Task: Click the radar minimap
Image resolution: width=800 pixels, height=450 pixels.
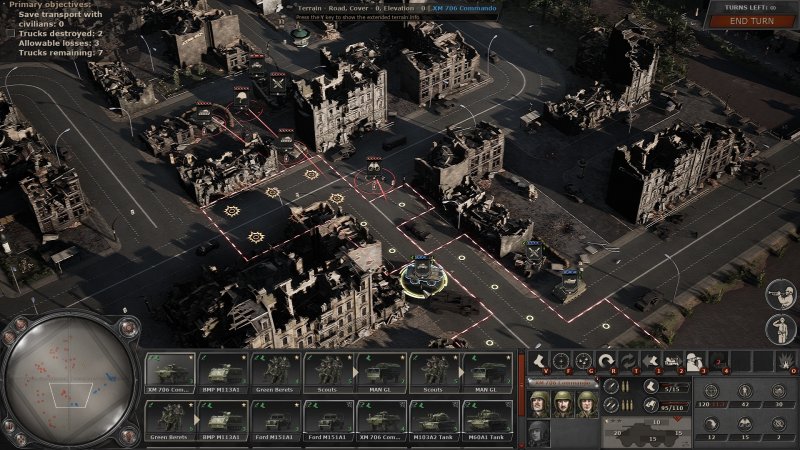Action: (x=68, y=381)
